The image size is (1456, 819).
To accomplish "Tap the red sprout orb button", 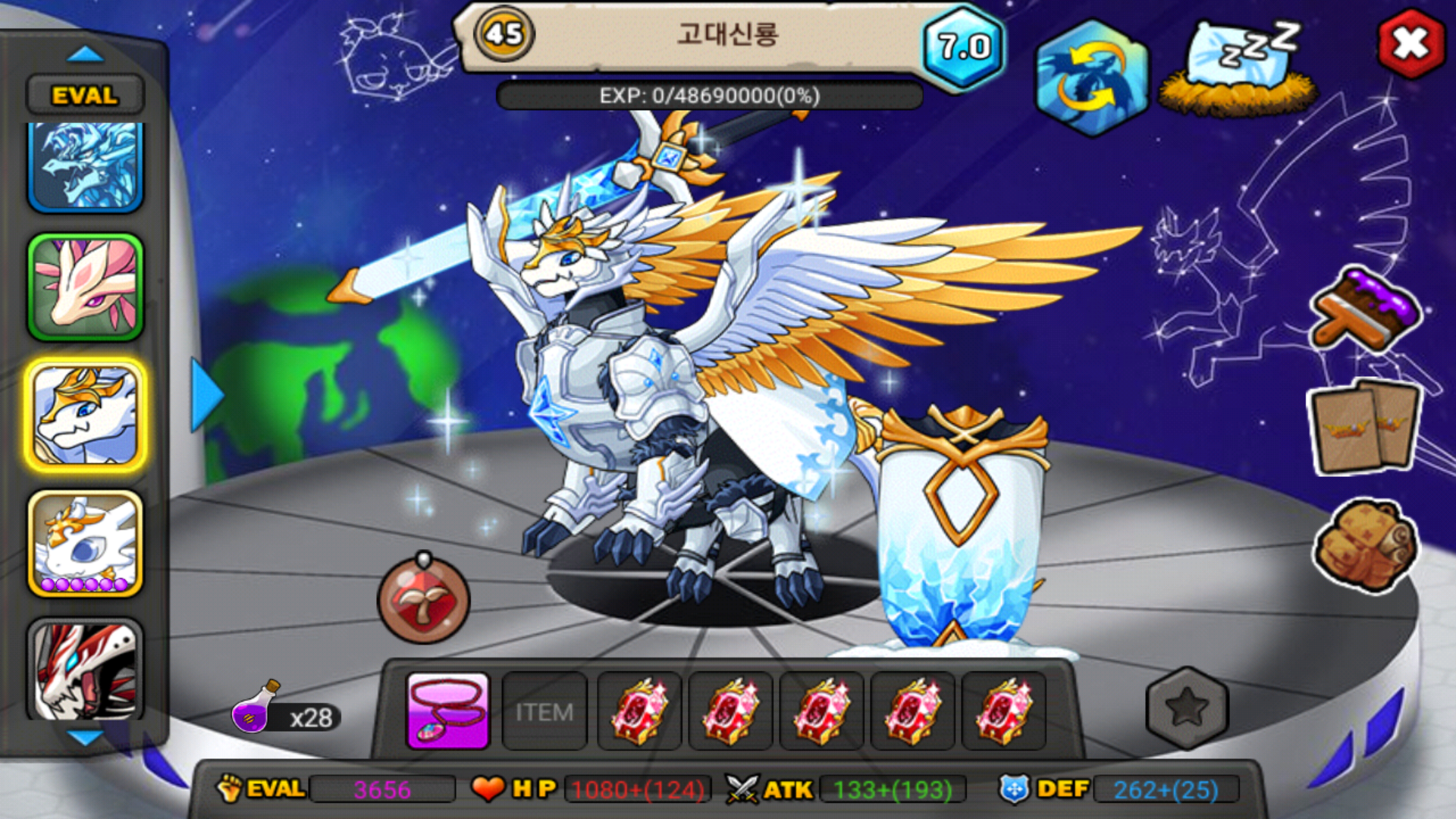I will 423,601.
